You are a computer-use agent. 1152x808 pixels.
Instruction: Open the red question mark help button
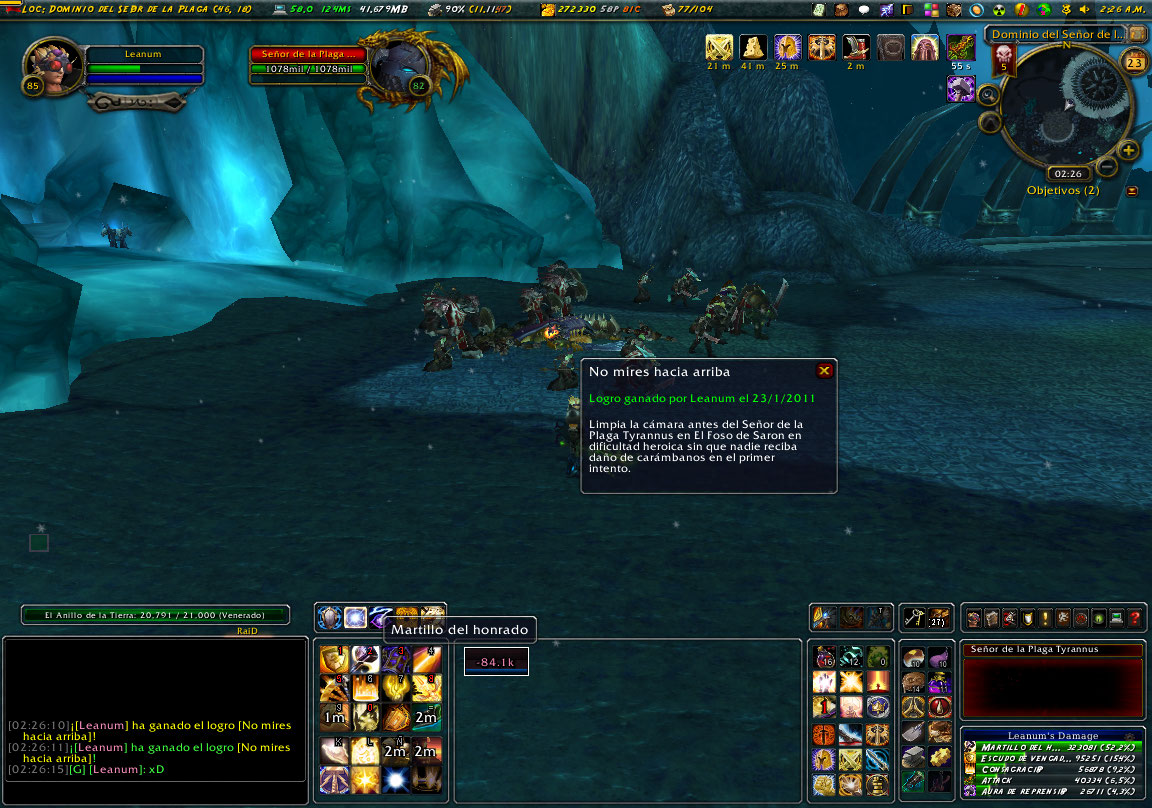pyautogui.click(x=1134, y=618)
